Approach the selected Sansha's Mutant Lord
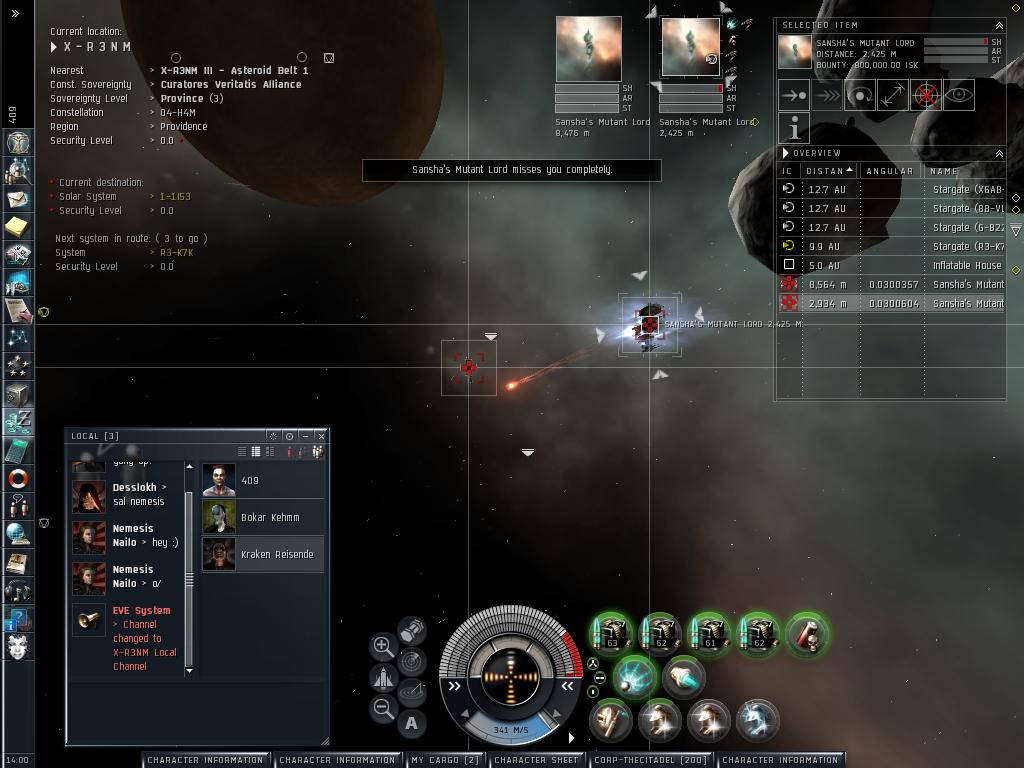 [x=793, y=95]
